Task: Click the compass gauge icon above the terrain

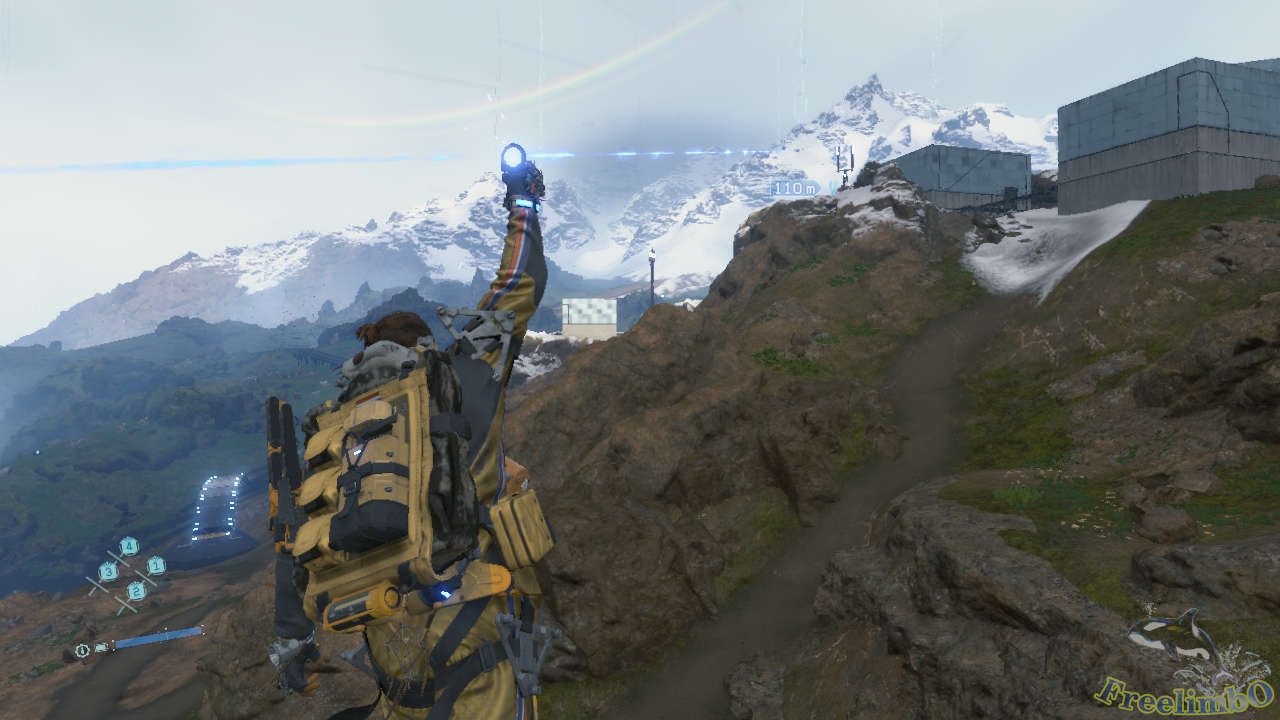Action: 81,649
